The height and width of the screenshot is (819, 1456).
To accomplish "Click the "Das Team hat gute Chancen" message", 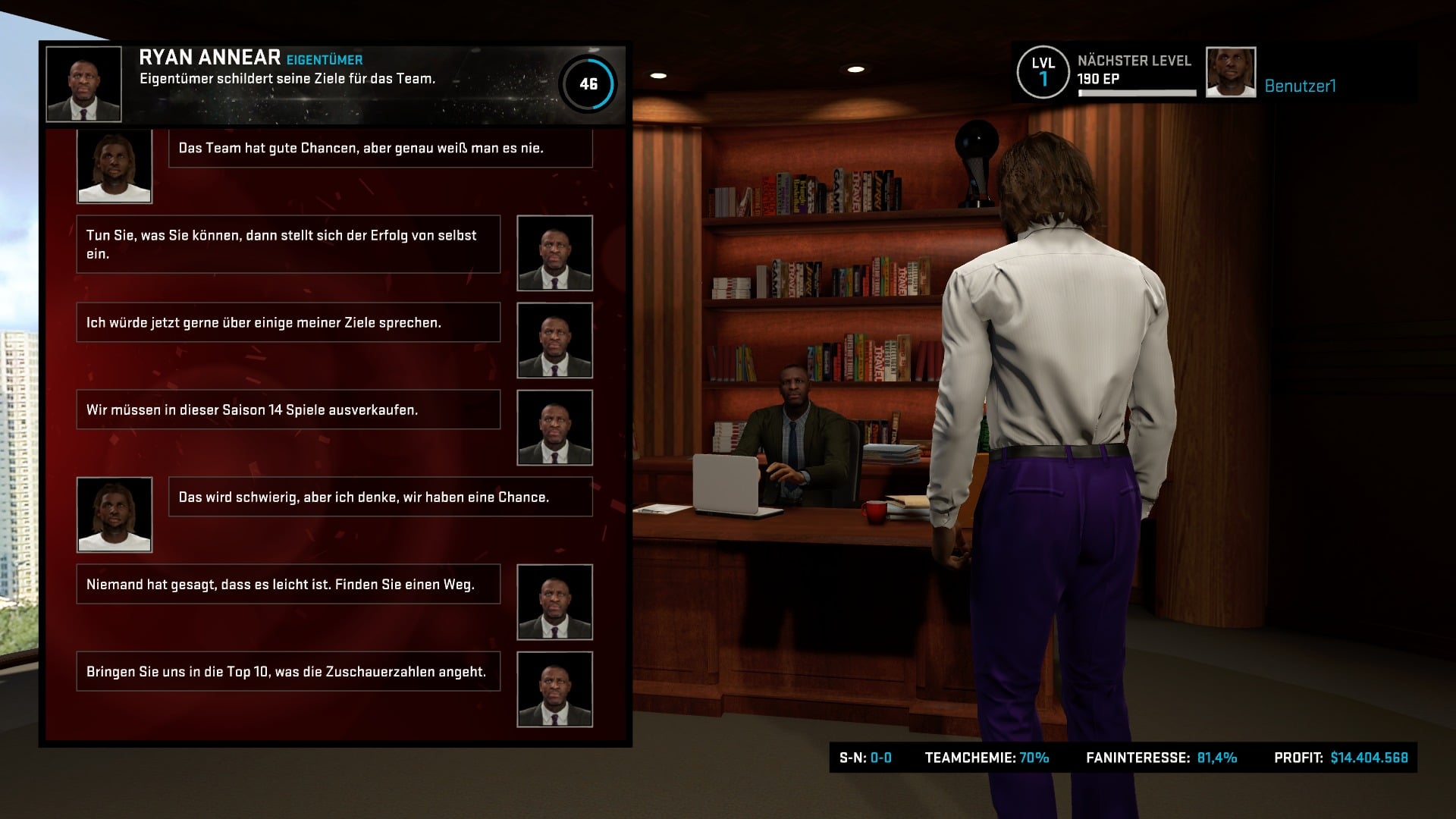I will coord(379,148).
